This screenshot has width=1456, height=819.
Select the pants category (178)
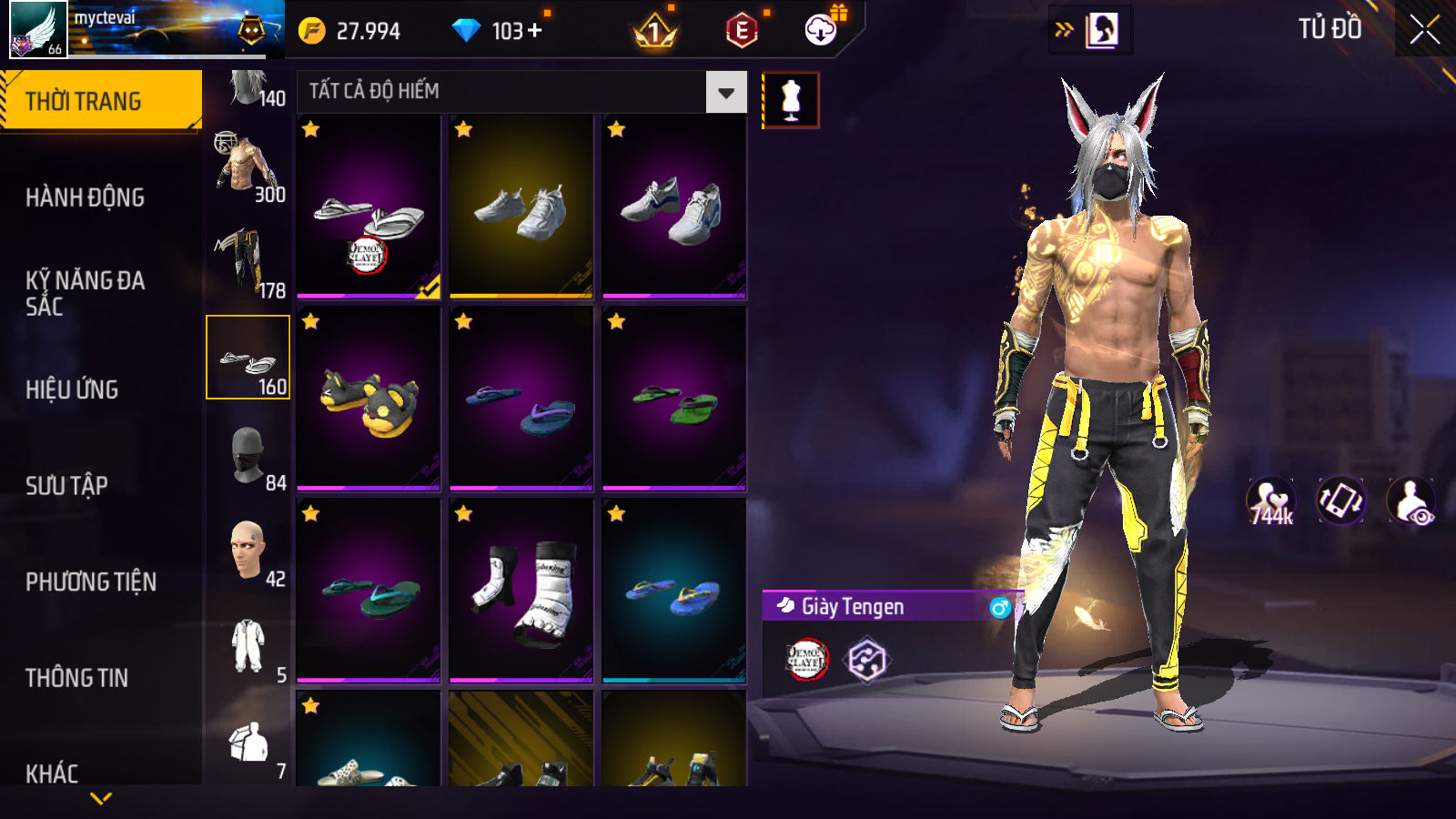[248, 263]
